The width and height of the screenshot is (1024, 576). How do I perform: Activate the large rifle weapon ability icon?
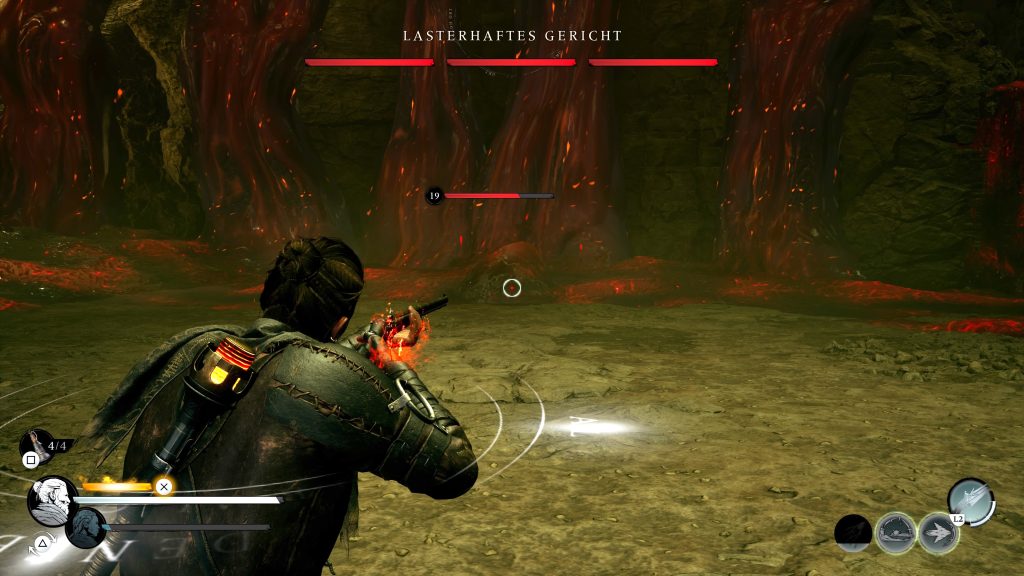[970, 500]
